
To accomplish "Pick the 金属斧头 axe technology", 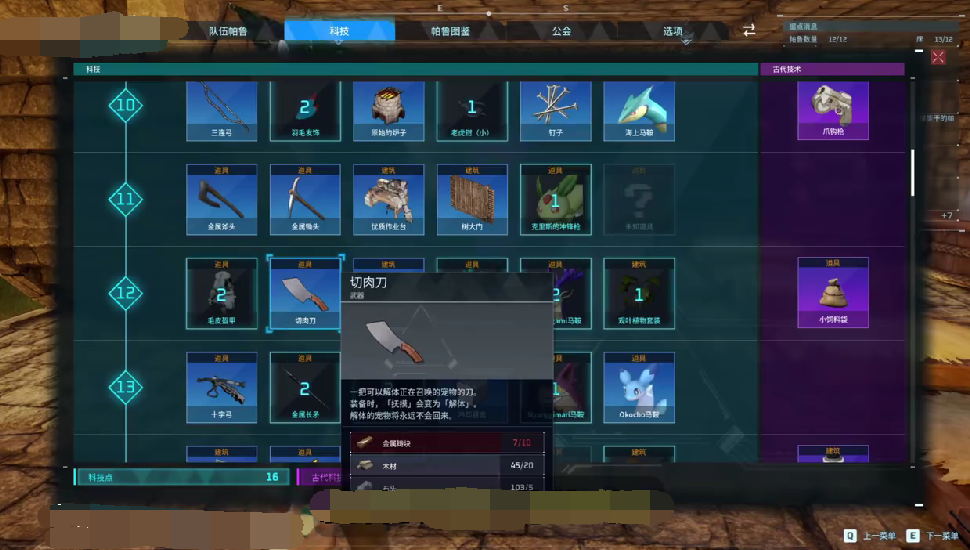I will point(222,199).
